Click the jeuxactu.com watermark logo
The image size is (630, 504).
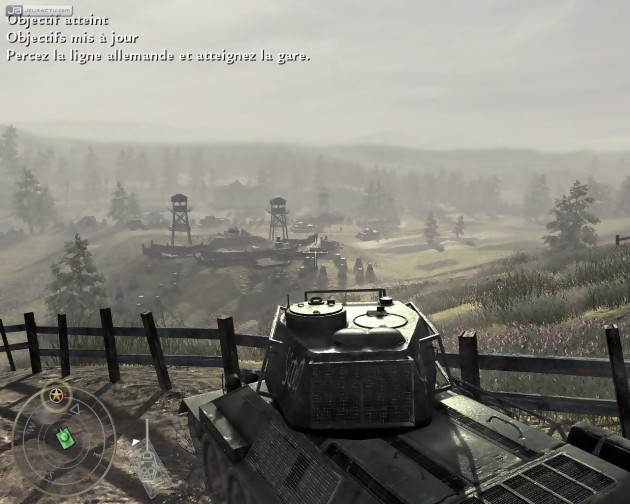(x=26, y=9)
